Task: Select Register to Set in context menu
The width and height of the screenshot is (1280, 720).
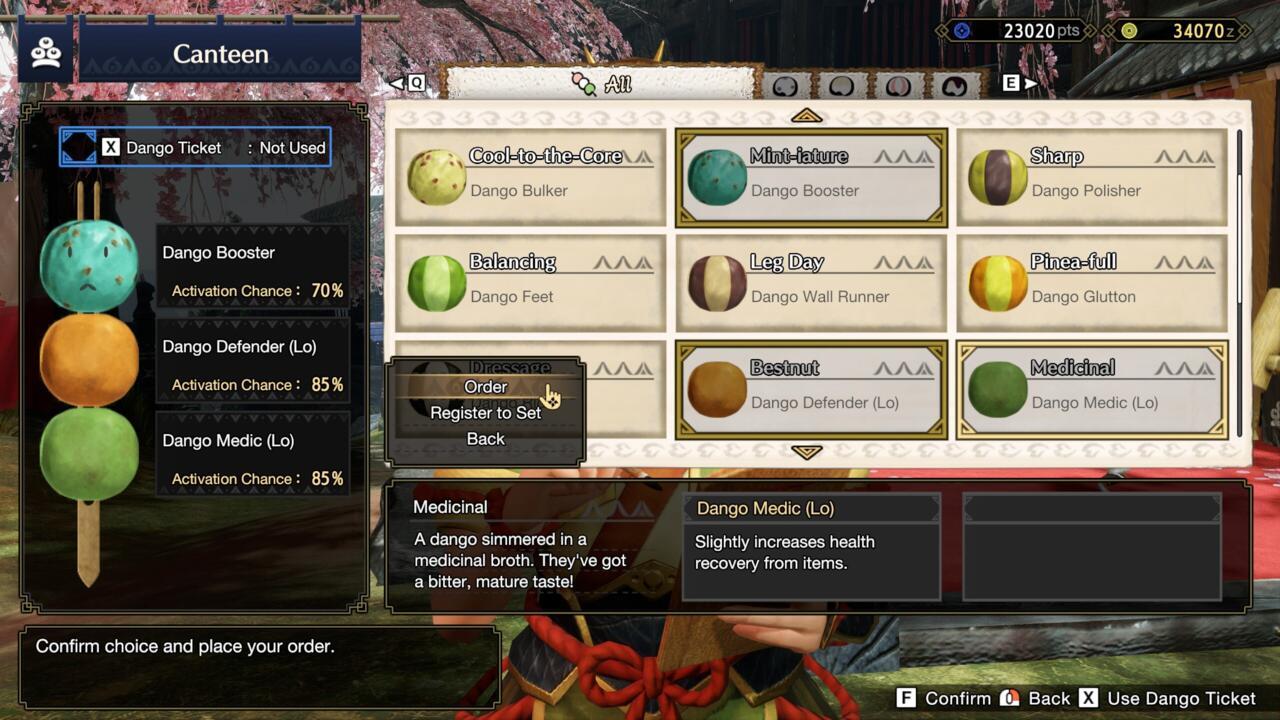Action: 485,413
